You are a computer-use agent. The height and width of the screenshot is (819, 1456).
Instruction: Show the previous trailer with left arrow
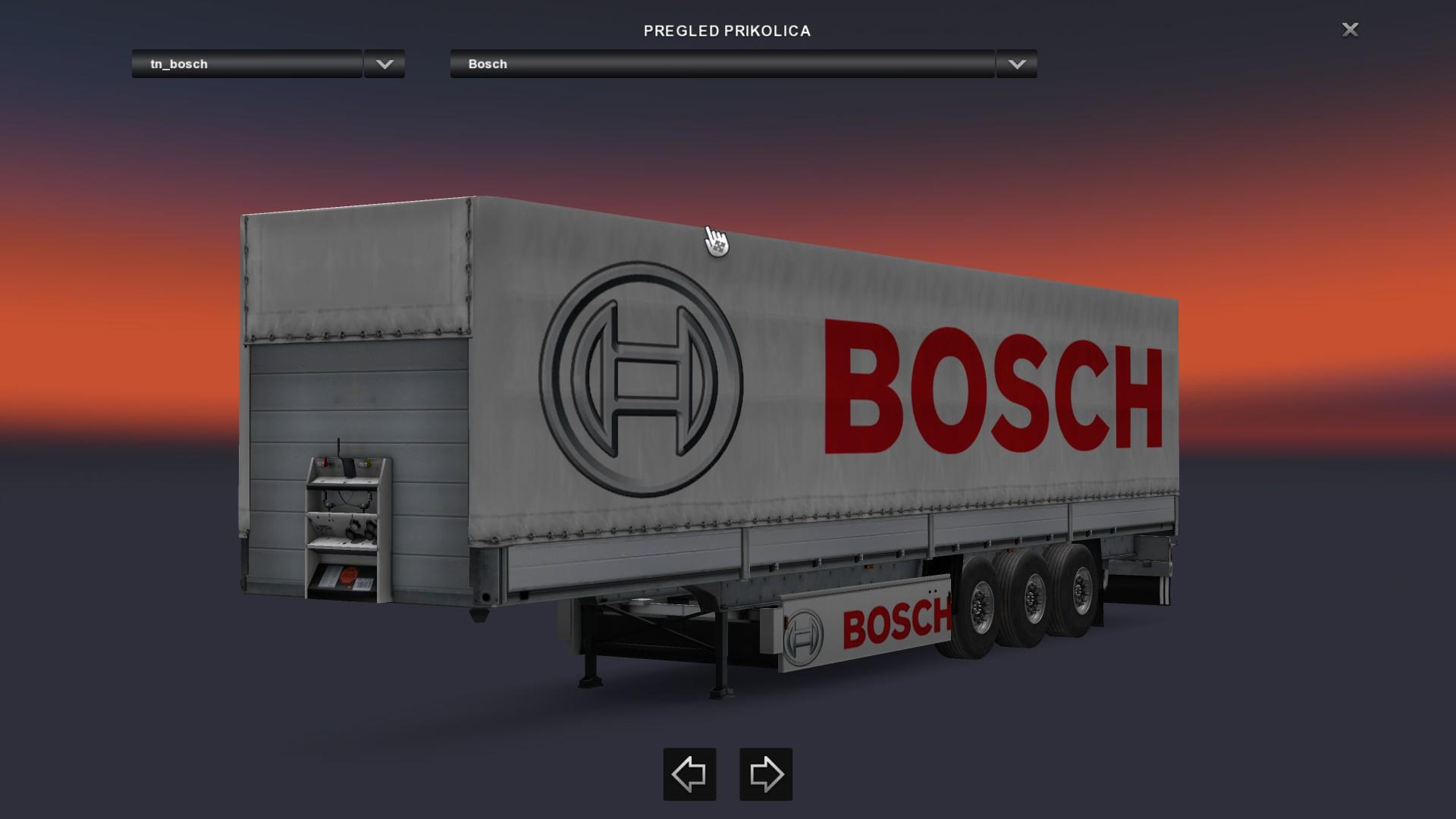689,774
